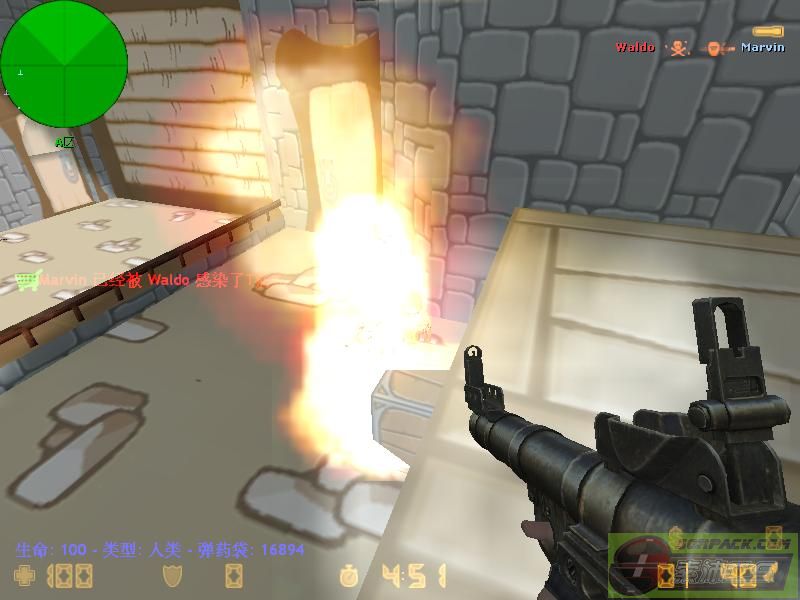Click the green cart icon beside Marvin's message
This screenshot has width=800, height=600.
point(27,281)
